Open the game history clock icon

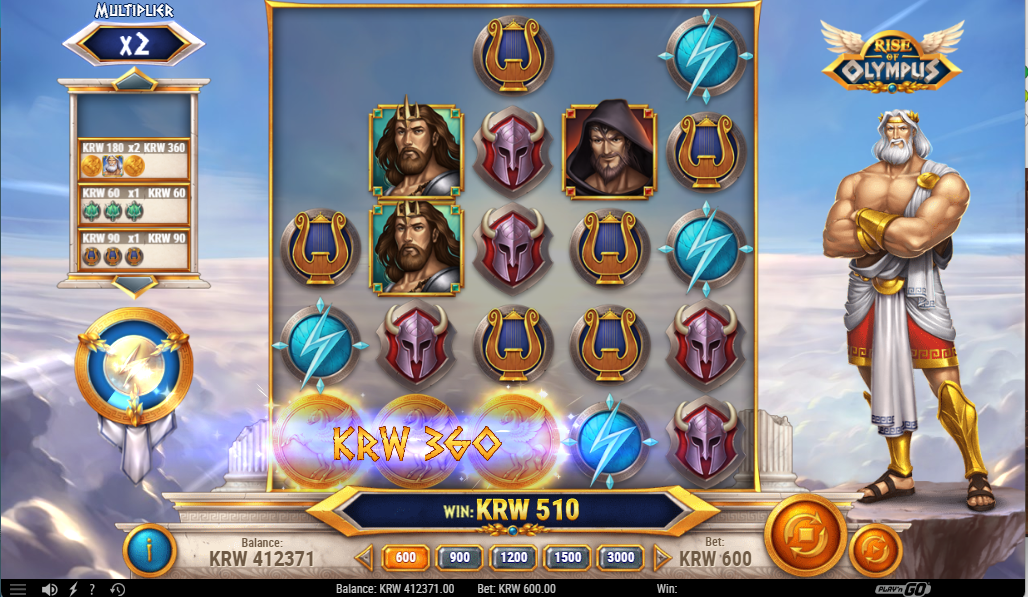[117, 589]
